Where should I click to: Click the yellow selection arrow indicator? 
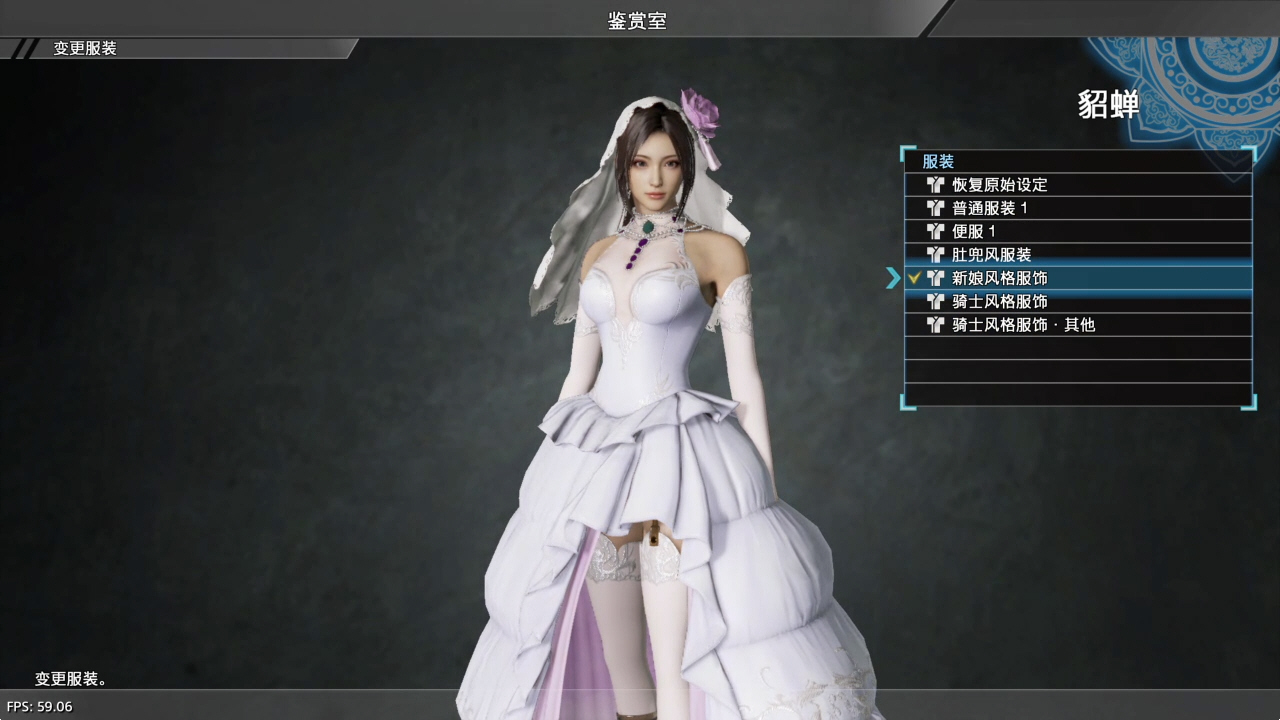pyautogui.click(x=893, y=279)
